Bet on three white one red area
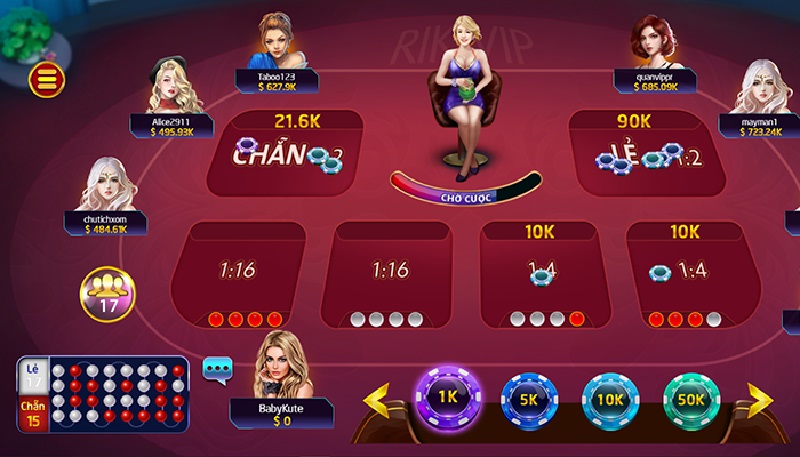This screenshot has height=457, width=800. pos(540,275)
